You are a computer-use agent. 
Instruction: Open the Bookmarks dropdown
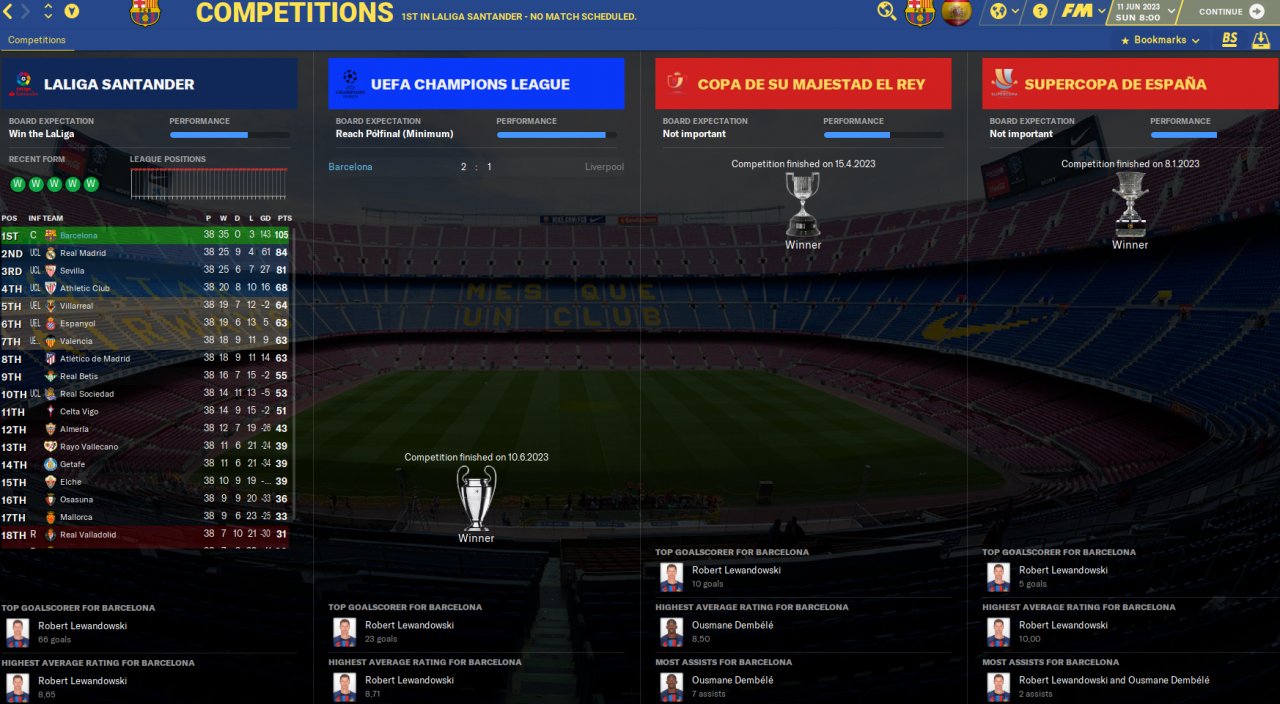pos(1160,40)
